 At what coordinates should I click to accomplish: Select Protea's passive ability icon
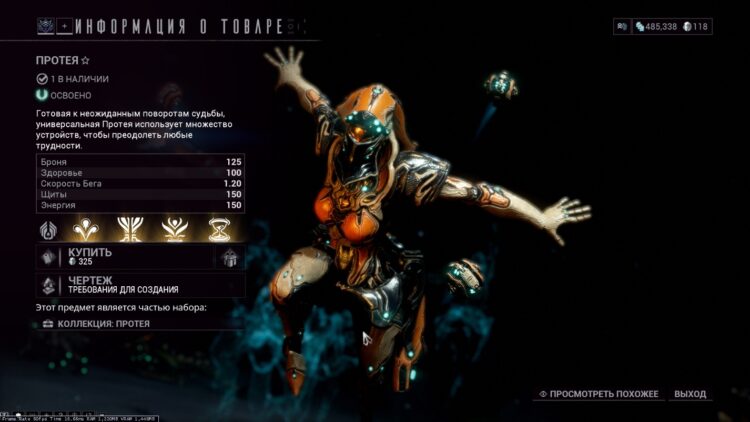pos(48,229)
